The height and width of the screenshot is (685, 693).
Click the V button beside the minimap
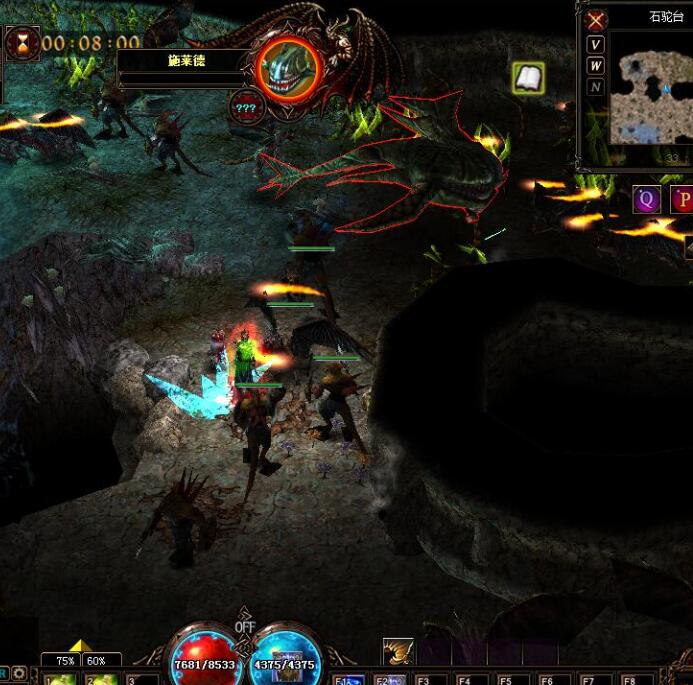(x=596, y=45)
